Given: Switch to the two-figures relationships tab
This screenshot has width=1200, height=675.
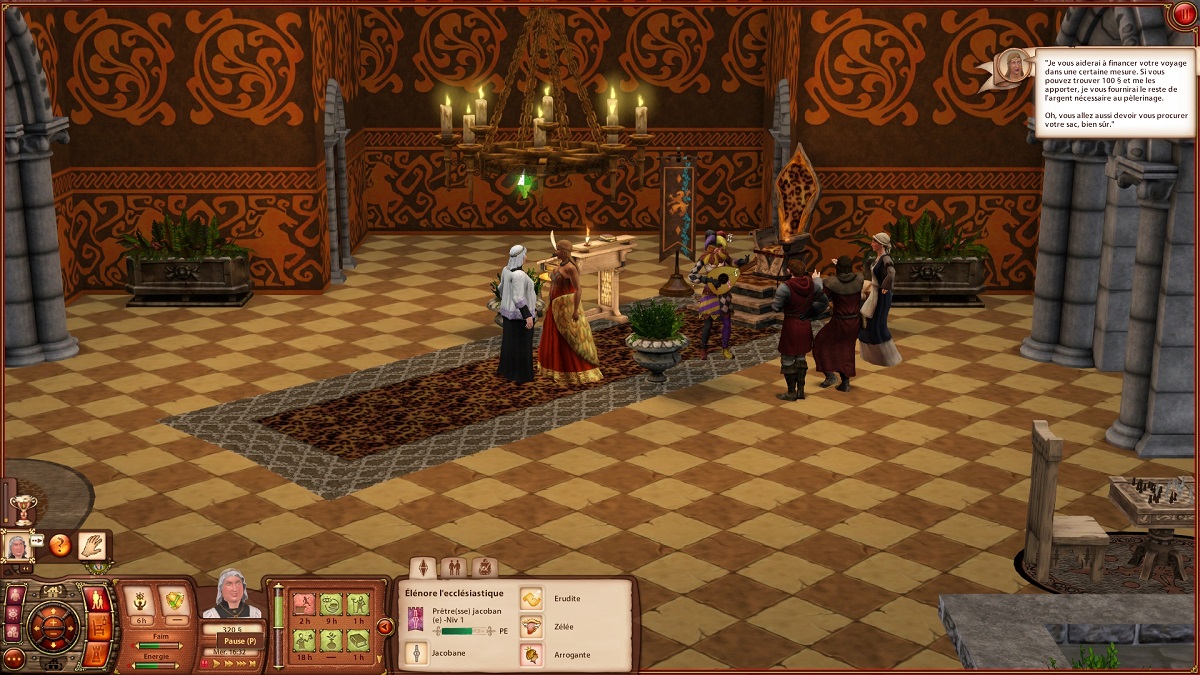Looking at the screenshot, I should pyautogui.click(x=454, y=567).
